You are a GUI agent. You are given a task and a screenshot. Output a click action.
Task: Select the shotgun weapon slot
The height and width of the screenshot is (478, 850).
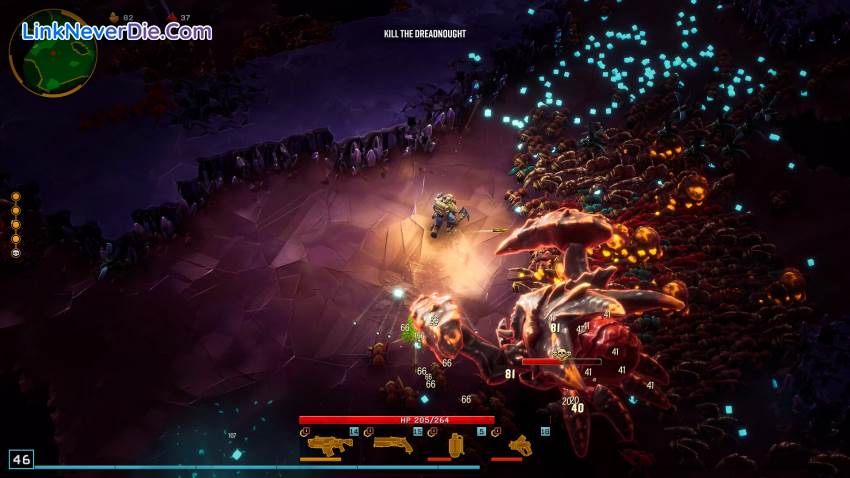392,444
